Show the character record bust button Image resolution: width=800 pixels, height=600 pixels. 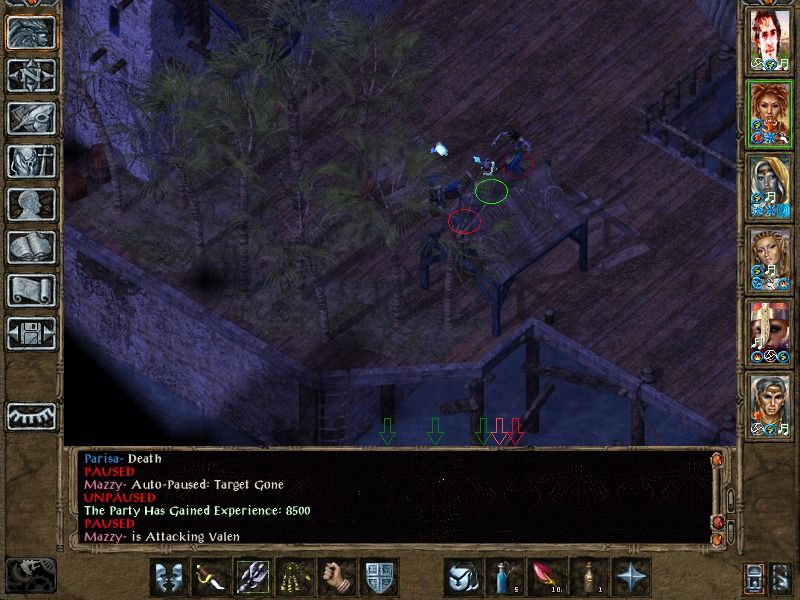pos(30,205)
